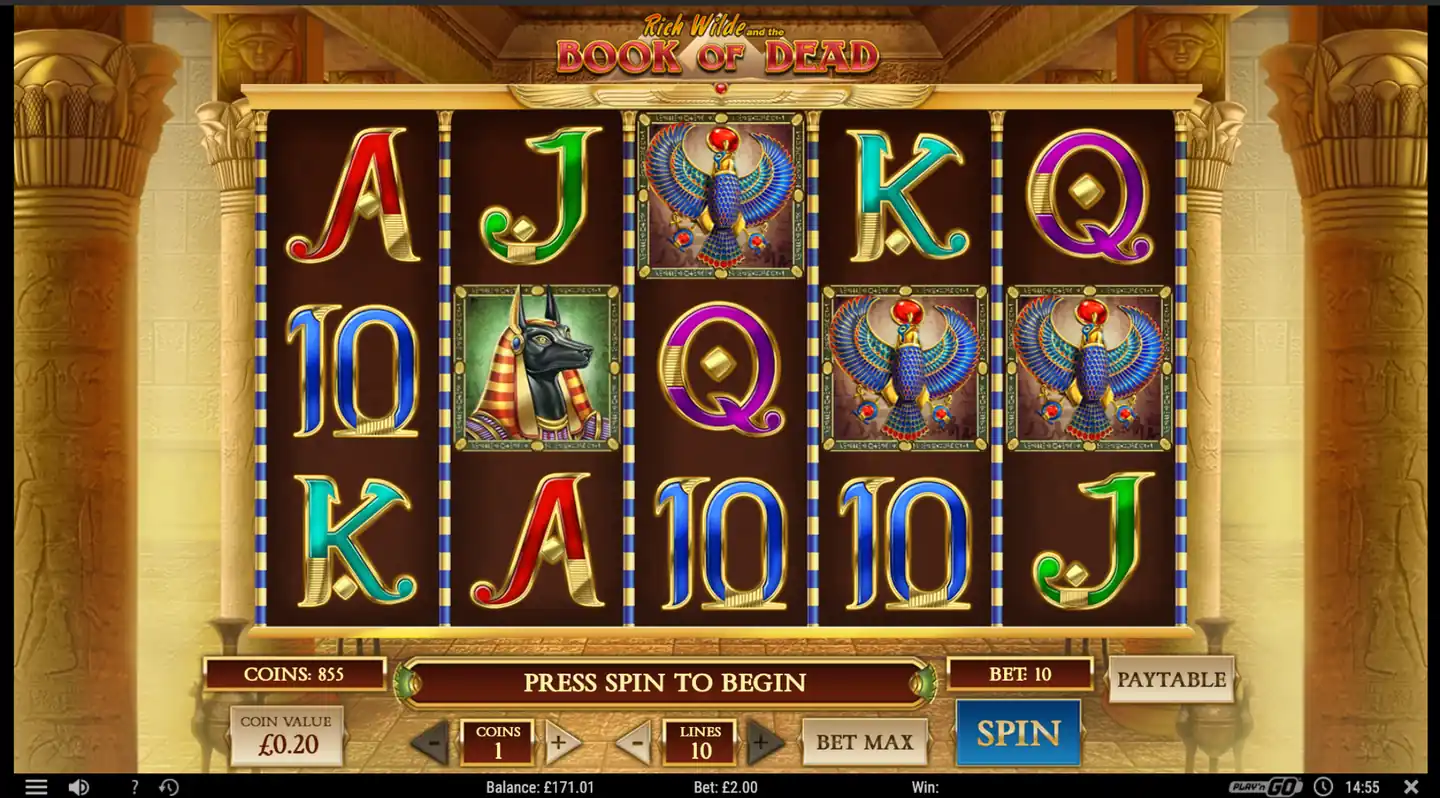The image size is (1440, 798).
Task: Click the winged scarab above the reels
Action: point(722,89)
